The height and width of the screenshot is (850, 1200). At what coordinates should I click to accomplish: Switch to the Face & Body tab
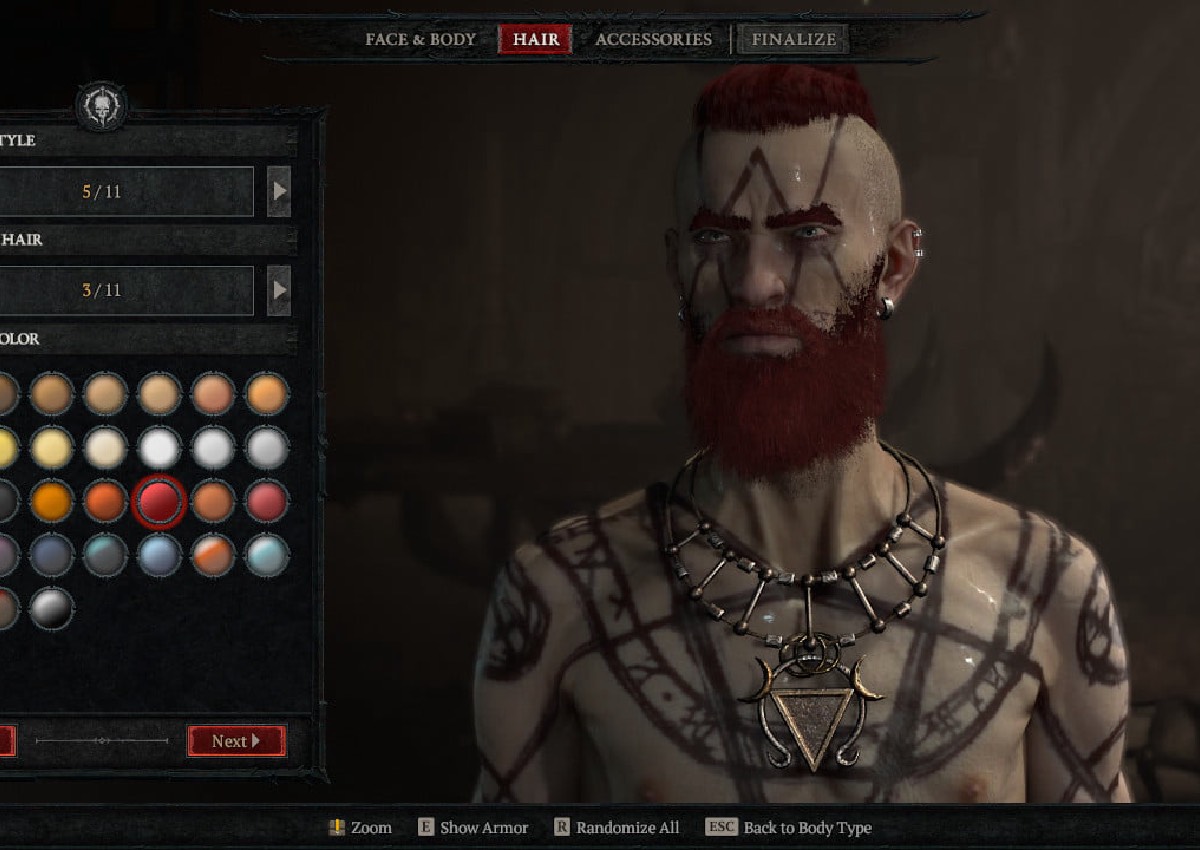pos(420,40)
